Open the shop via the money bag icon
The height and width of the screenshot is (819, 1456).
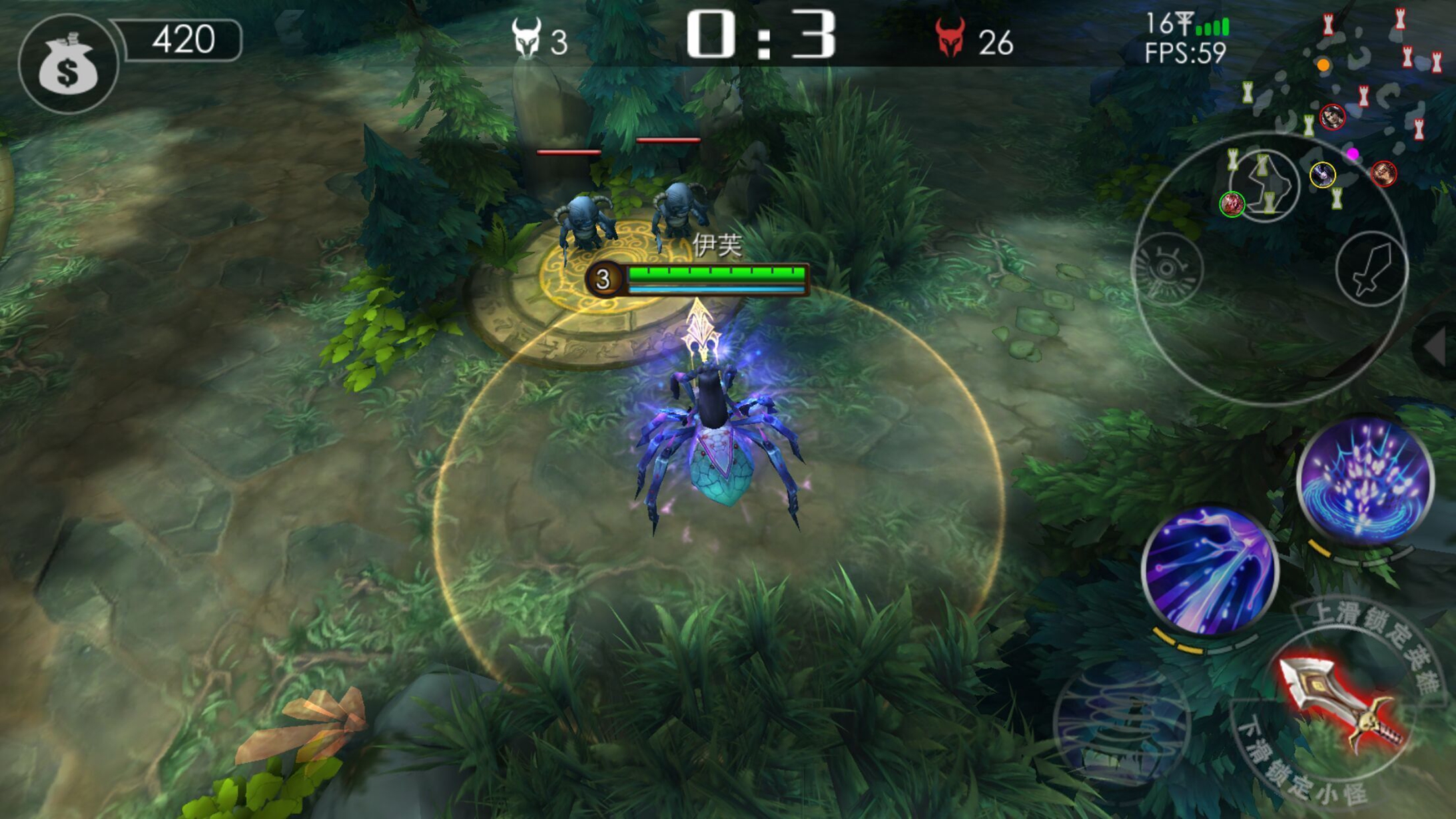pyautogui.click(x=67, y=64)
